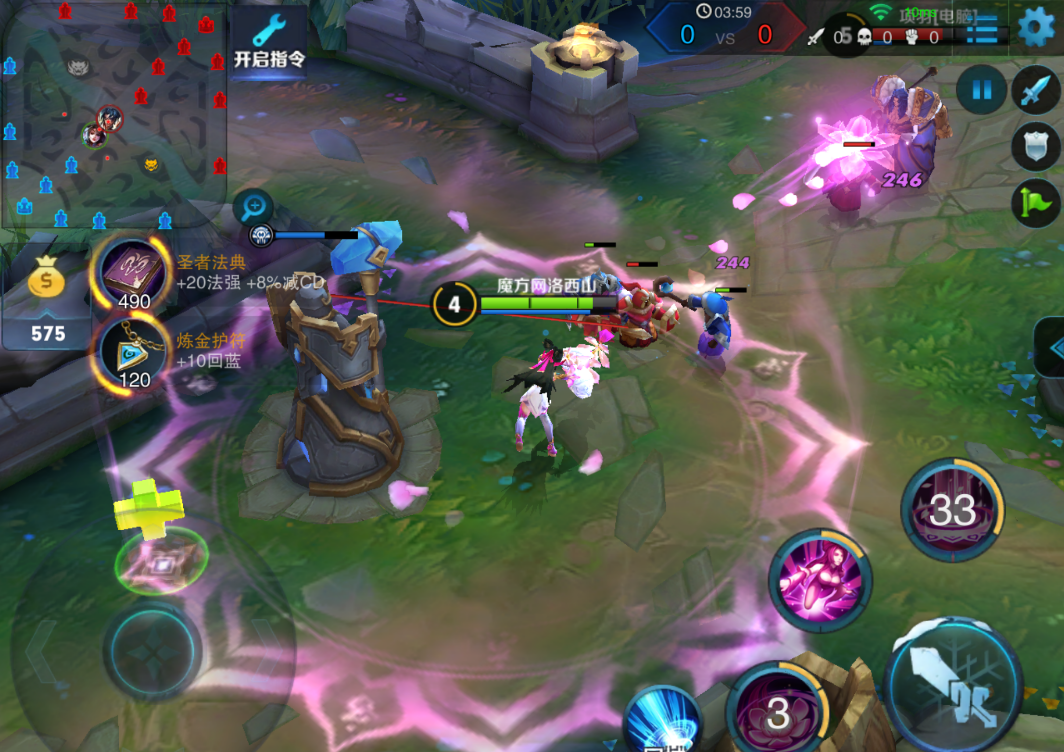Viewport: 1064px width, 752px height.
Task: Cast the ability showing the pink-haired woman
Action: [x=820, y=581]
